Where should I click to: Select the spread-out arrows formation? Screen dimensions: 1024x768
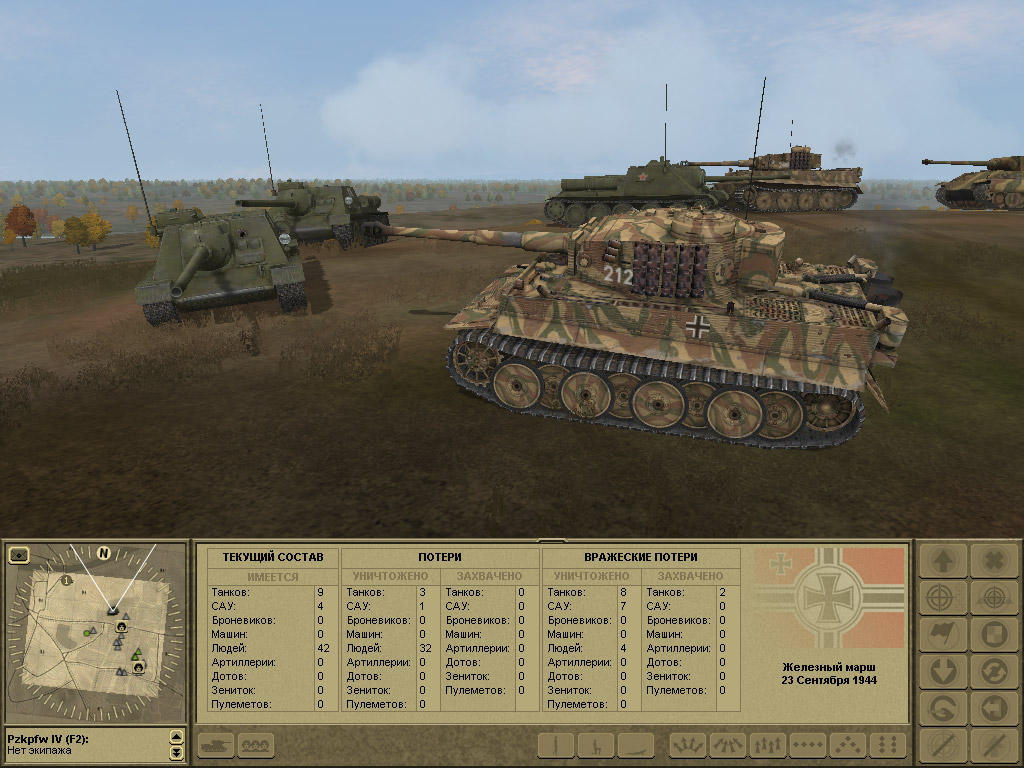click(688, 745)
